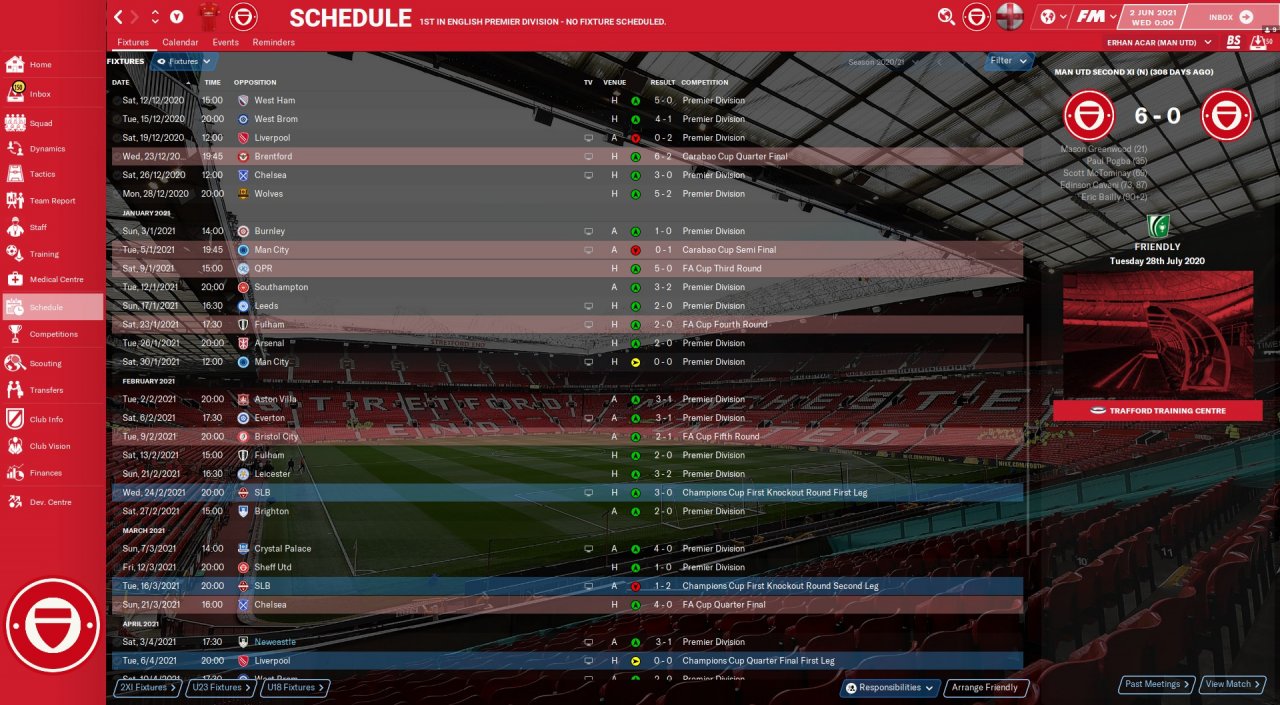Show the U23 Fixtures
This screenshot has width=1280, height=705.
click(x=219, y=688)
